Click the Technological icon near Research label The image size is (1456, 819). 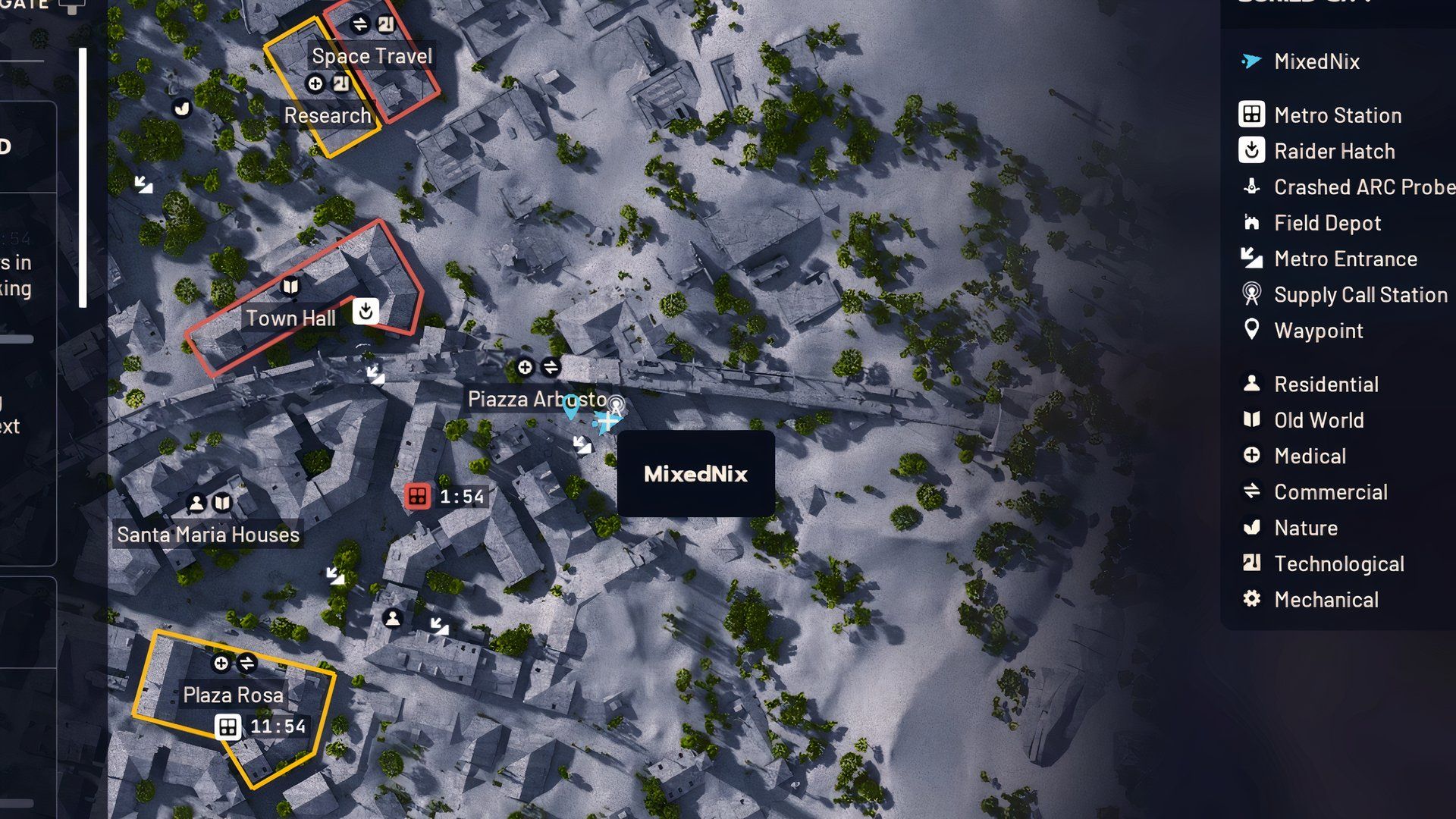[x=339, y=83]
